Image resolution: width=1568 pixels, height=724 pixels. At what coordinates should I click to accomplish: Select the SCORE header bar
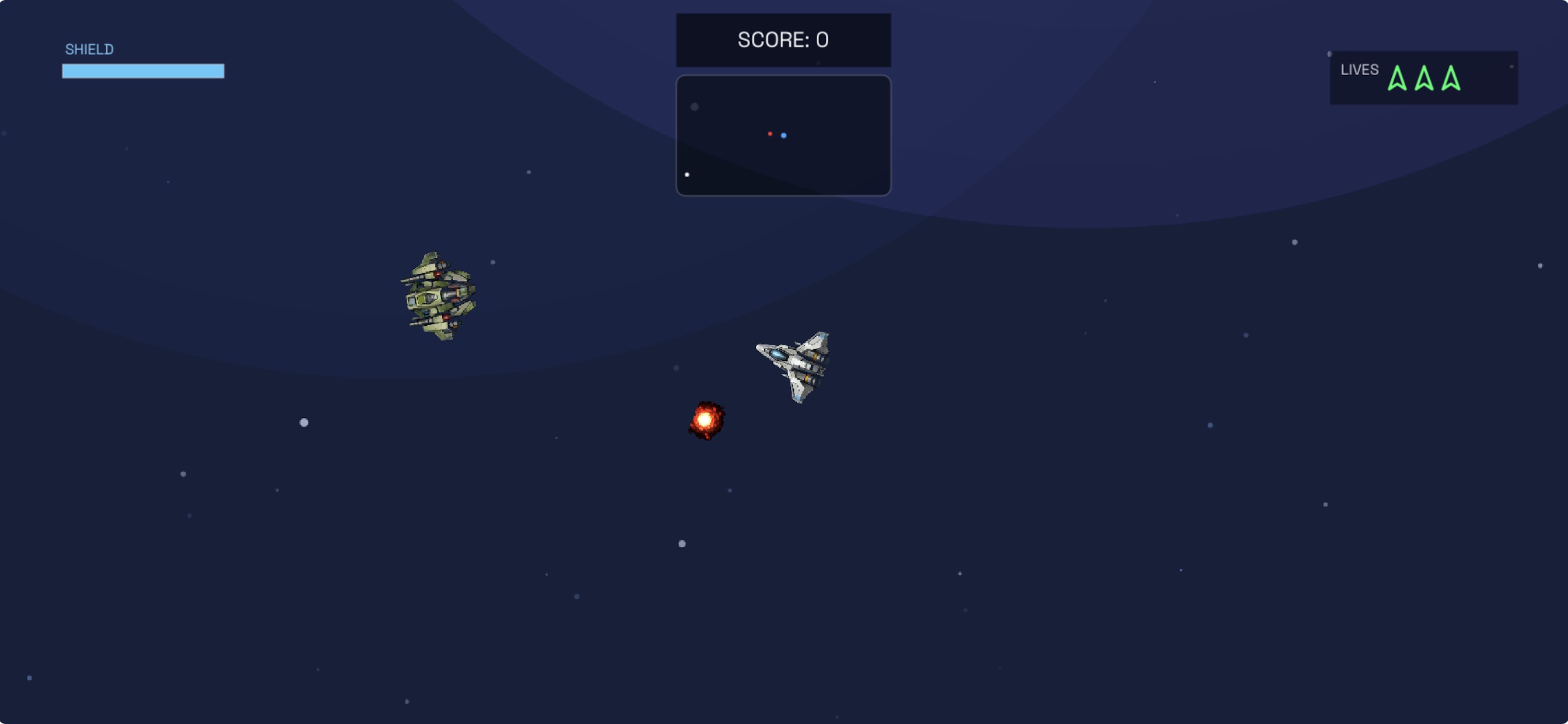(783, 40)
